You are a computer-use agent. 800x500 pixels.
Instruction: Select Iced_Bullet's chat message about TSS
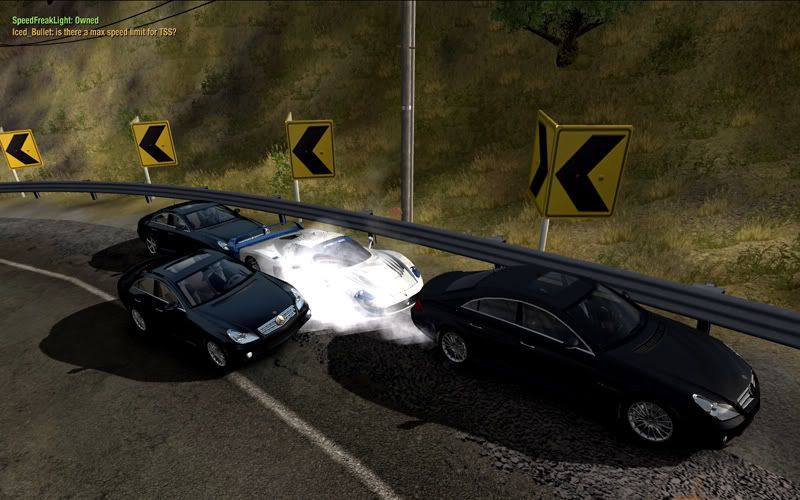pos(94,32)
